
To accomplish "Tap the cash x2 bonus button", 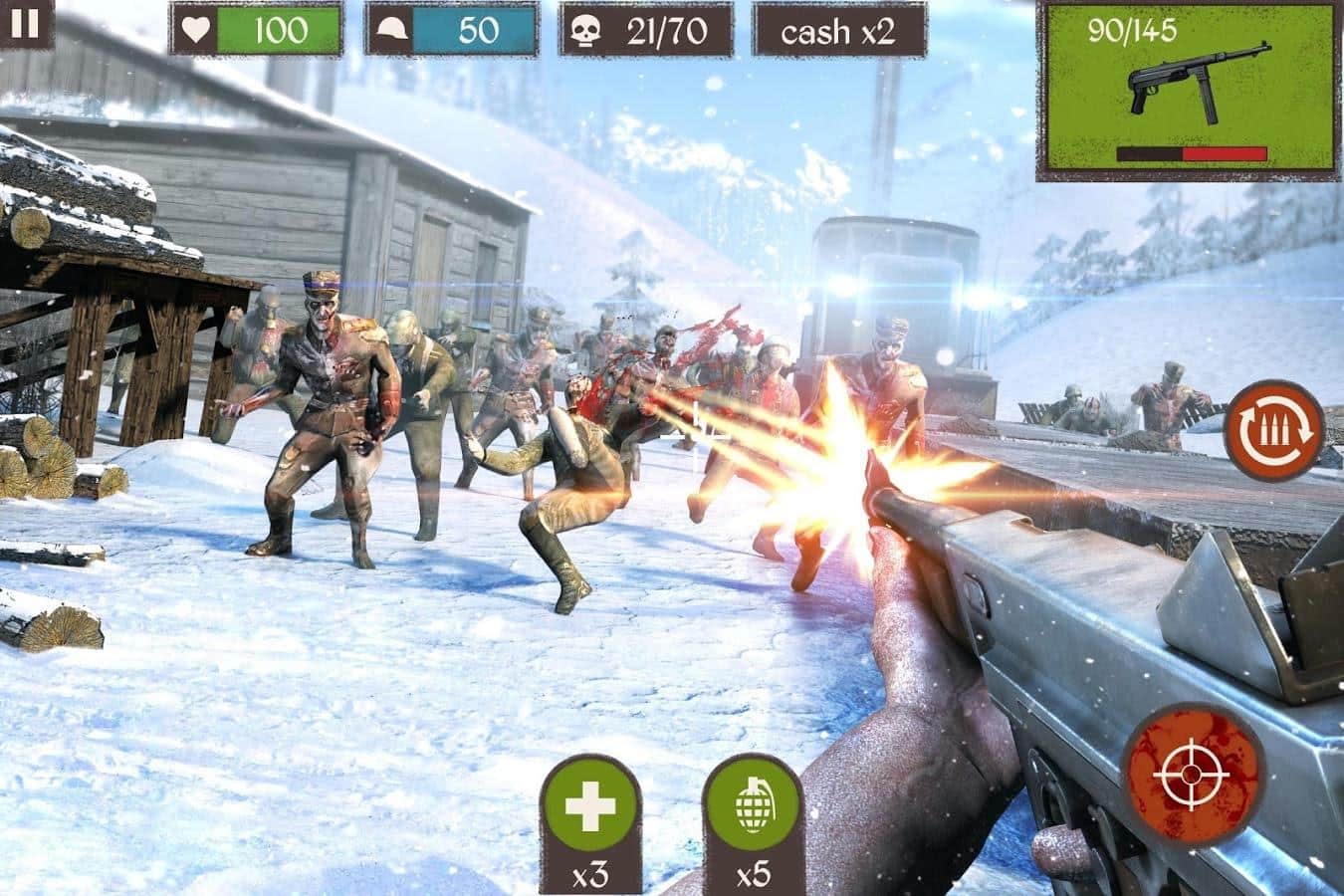I will click(x=838, y=31).
